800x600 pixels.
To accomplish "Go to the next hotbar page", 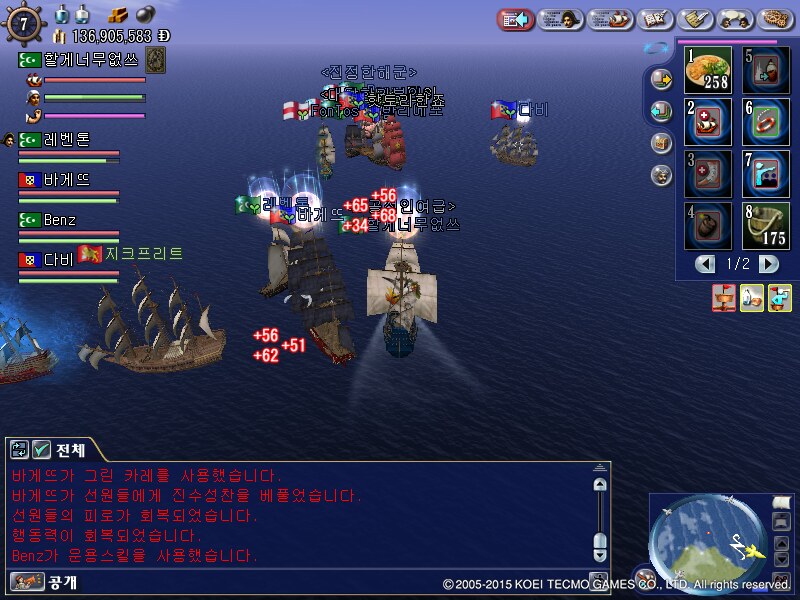I will pos(768,264).
